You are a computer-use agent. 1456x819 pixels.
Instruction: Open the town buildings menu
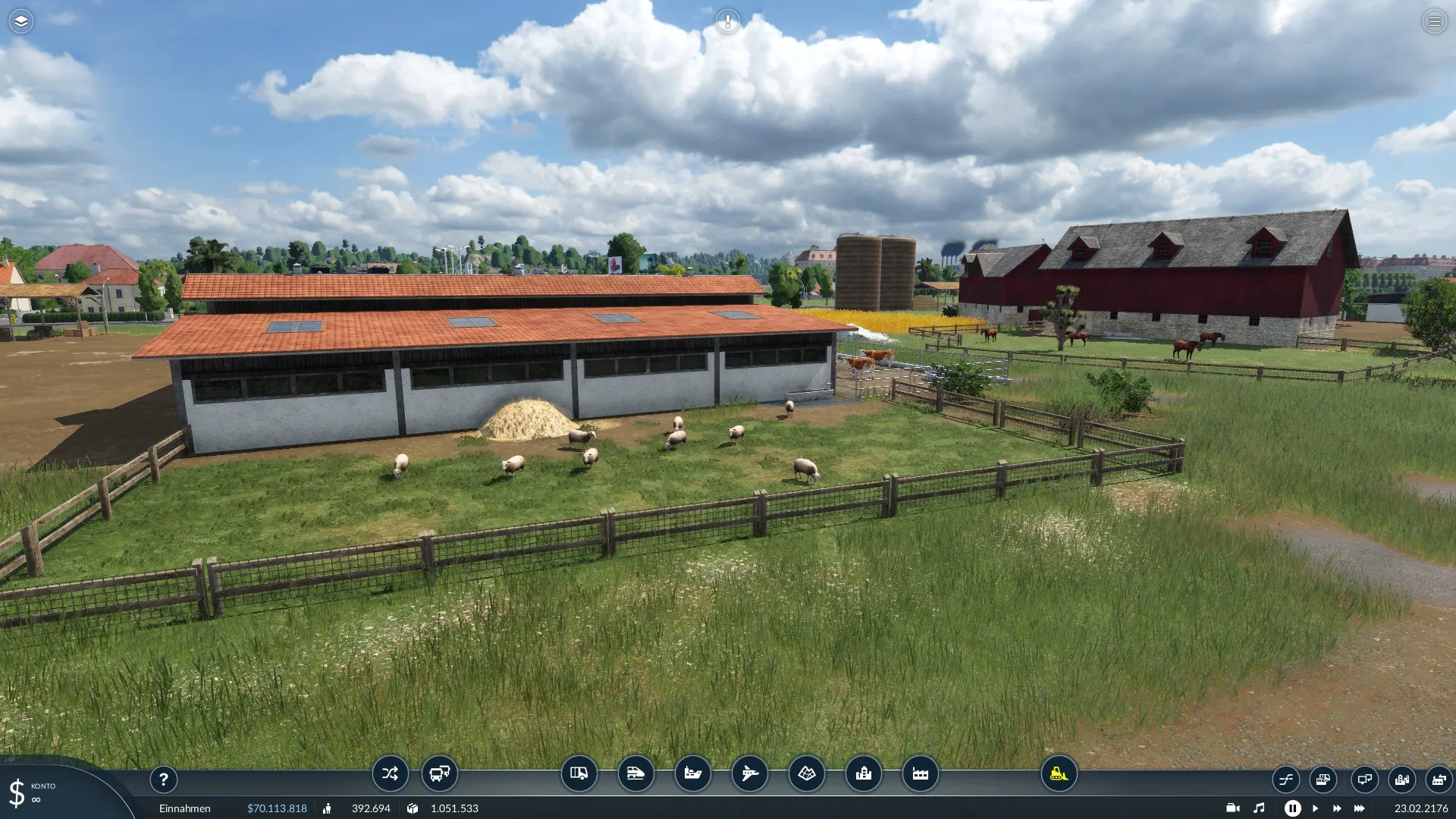tap(863, 773)
